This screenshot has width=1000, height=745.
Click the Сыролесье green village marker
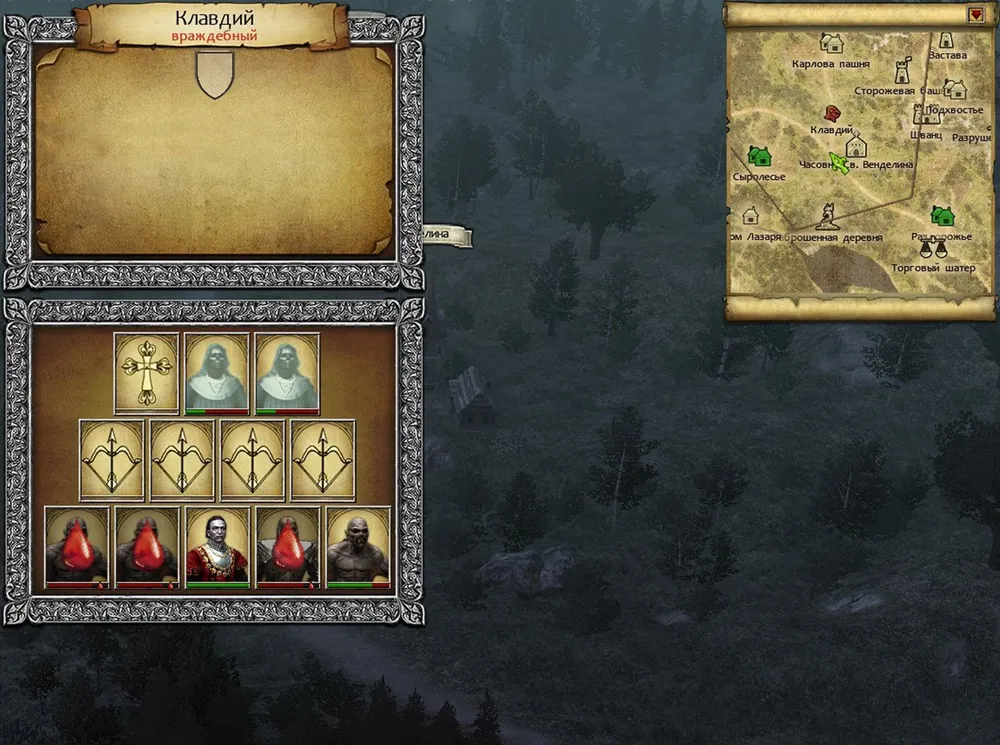coord(759,156)
